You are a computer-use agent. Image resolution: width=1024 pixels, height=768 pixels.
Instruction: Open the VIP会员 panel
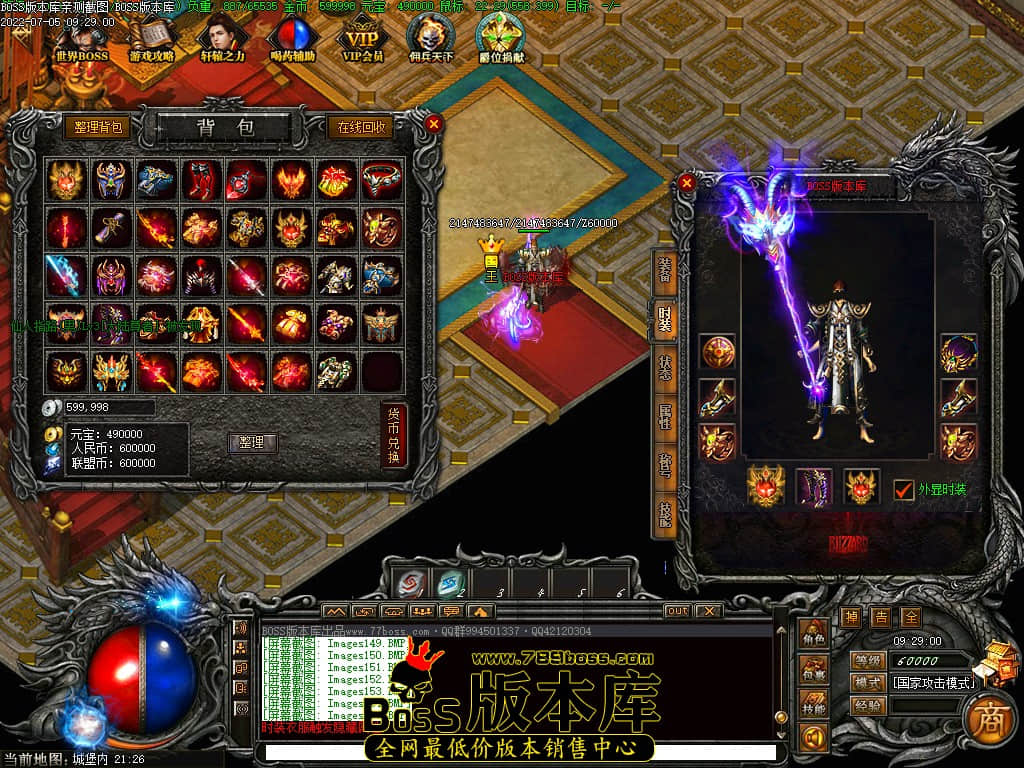[363, 38]
